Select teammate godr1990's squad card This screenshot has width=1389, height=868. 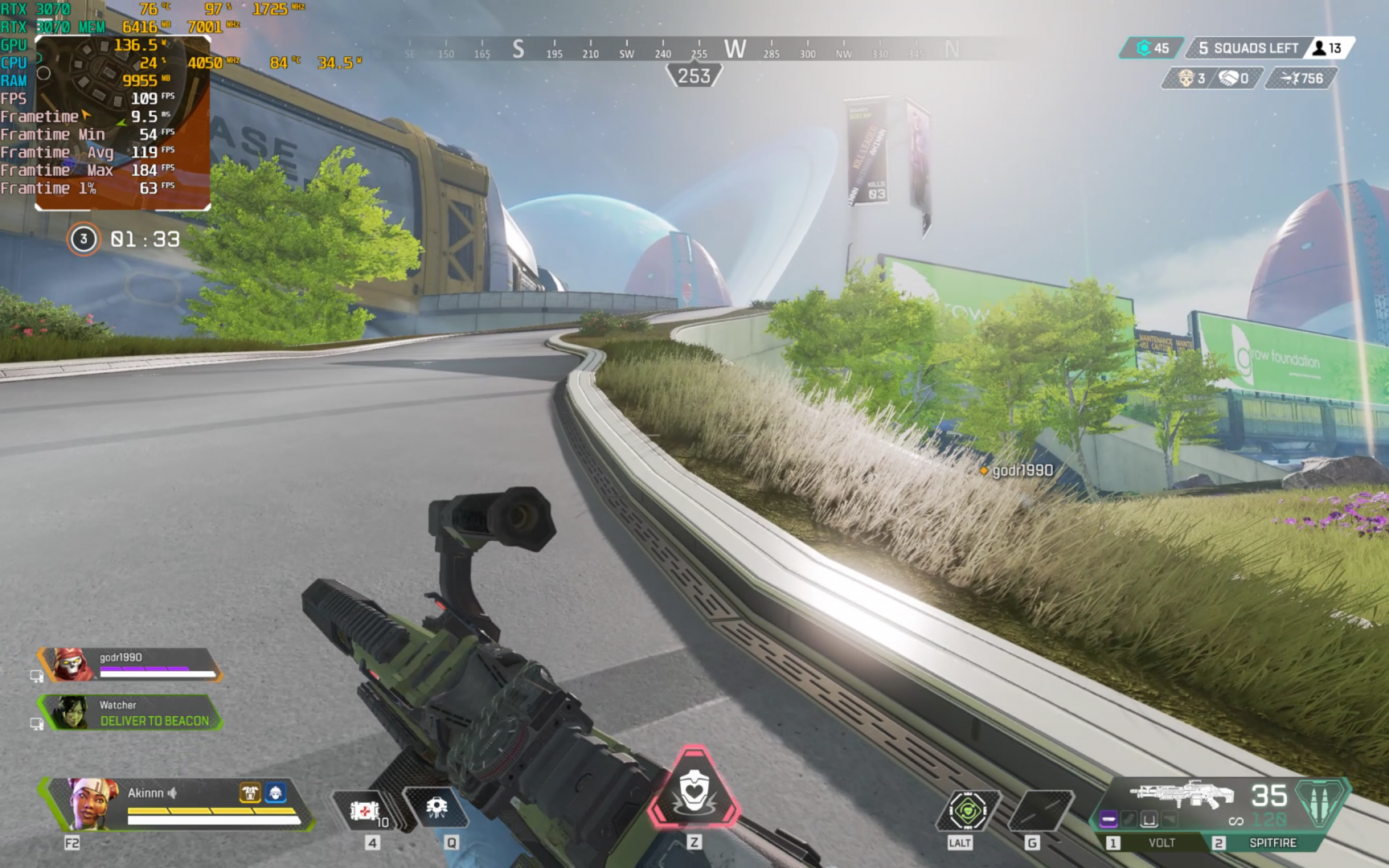tap(133, 665)
